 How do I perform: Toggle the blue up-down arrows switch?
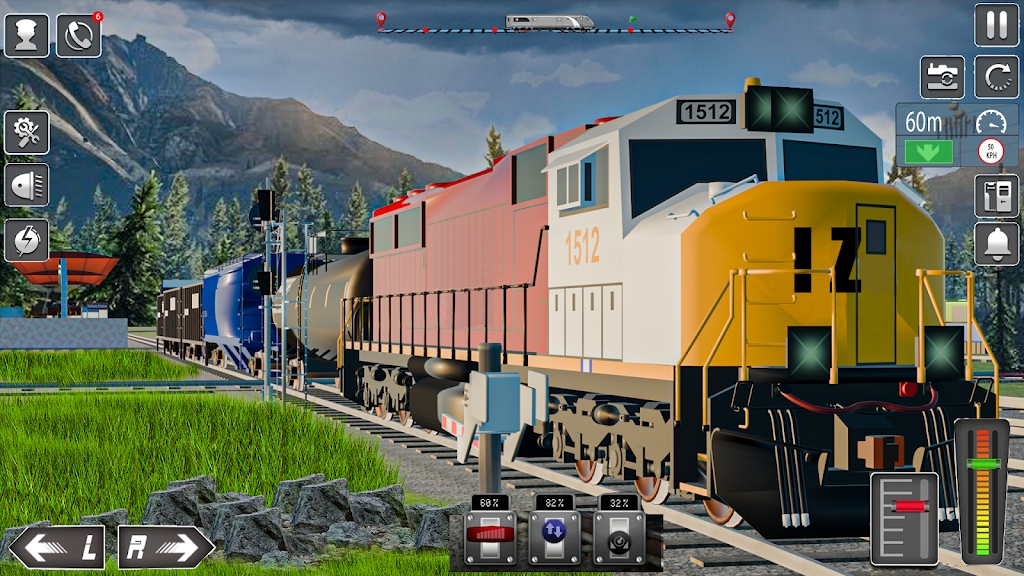[x=553, y=537]
